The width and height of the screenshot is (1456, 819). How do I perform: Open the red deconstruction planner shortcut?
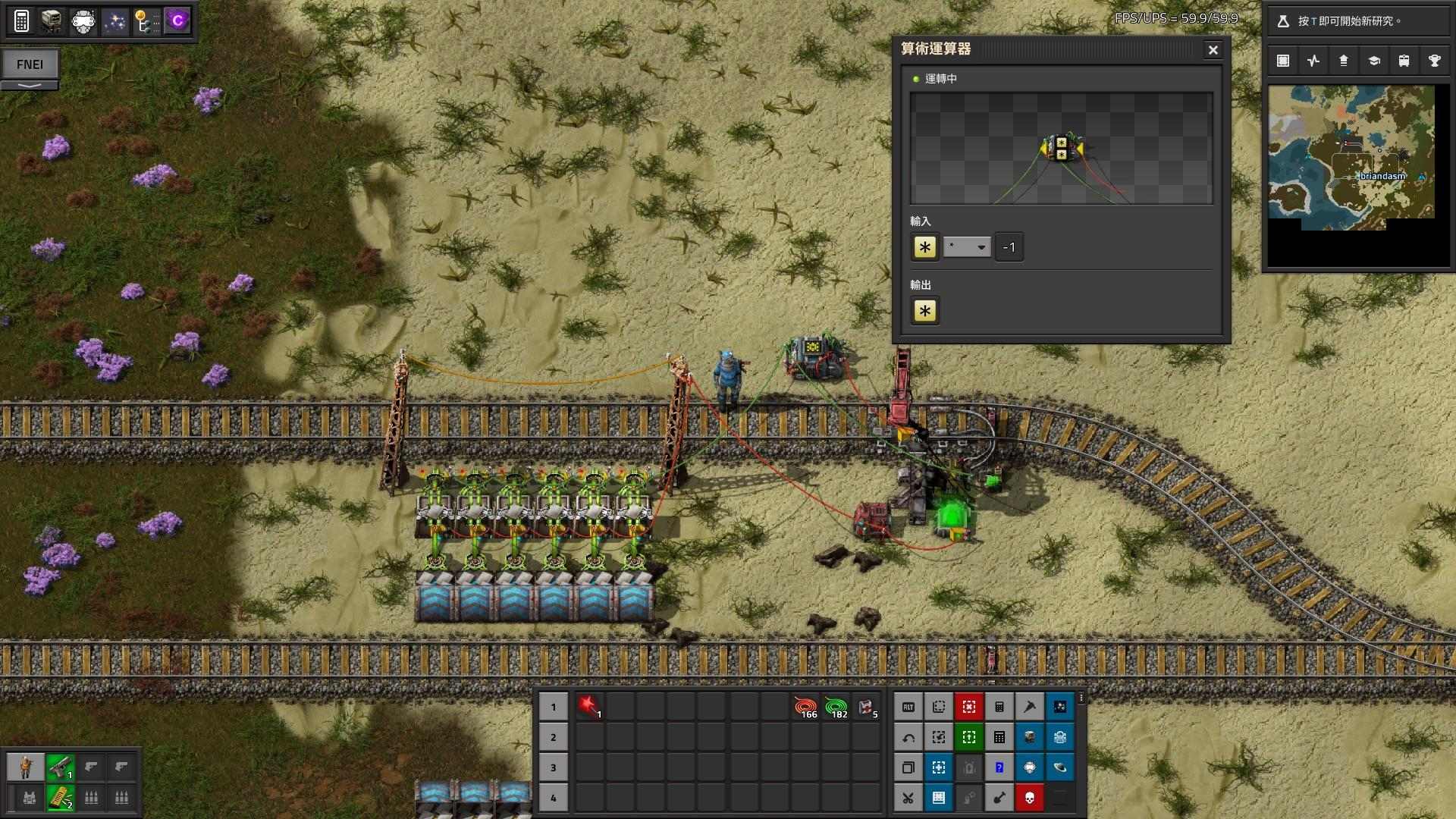(x=968, y=706)
